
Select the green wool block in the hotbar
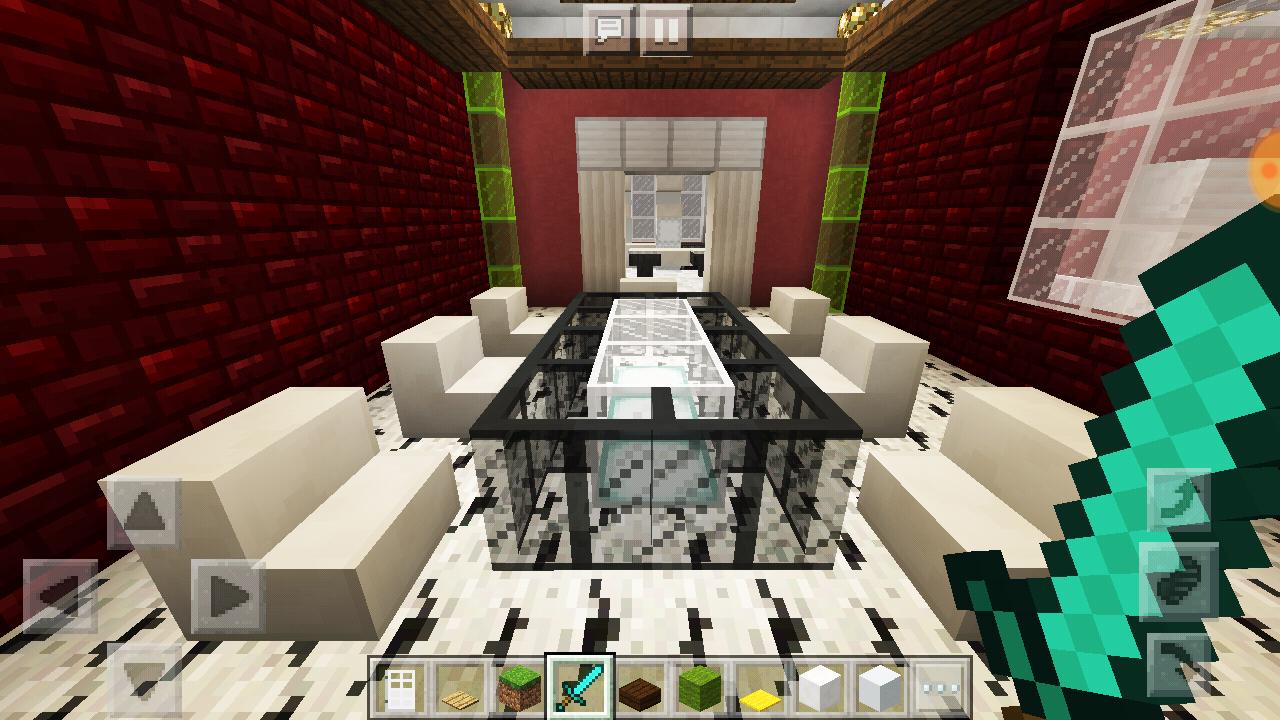(x=698, y=688)
